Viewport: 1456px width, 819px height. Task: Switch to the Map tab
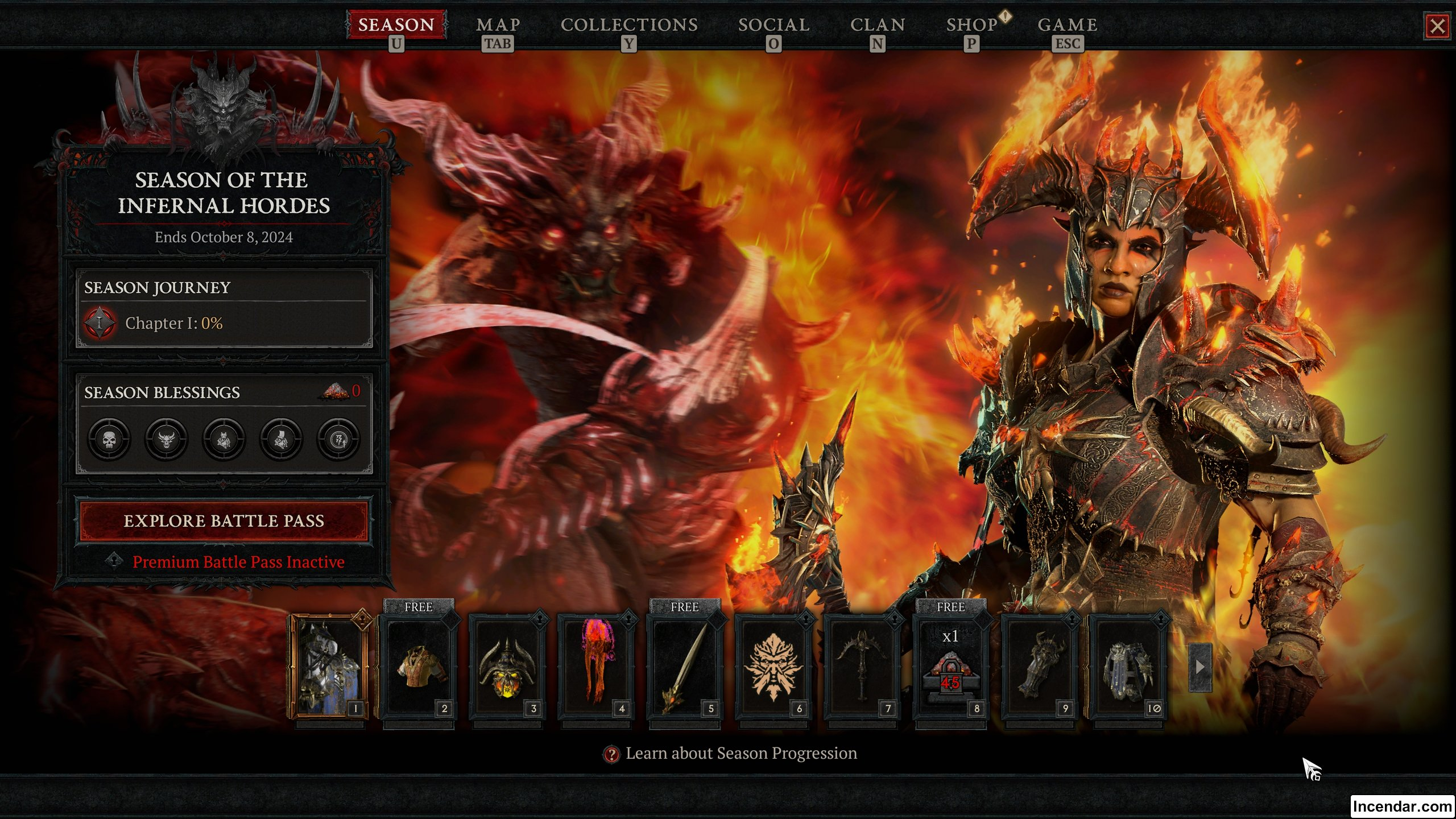(x=498, y=25)
